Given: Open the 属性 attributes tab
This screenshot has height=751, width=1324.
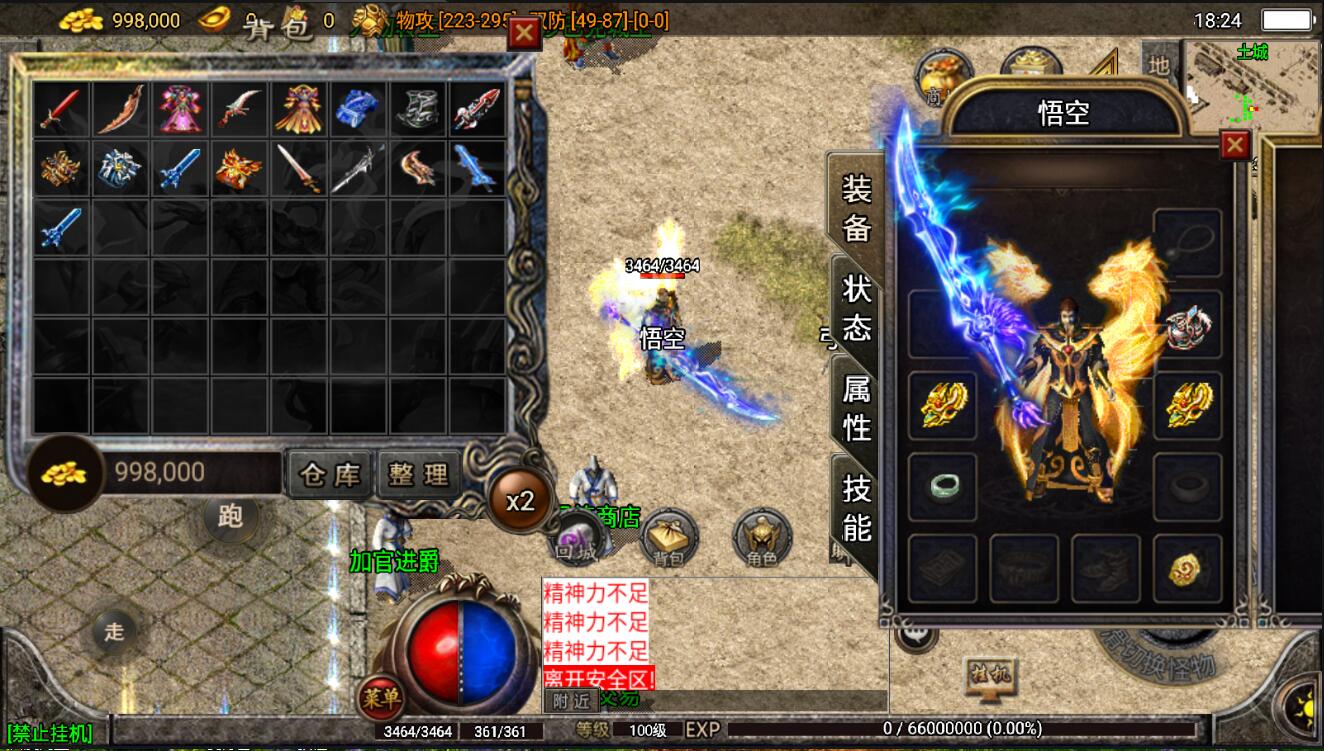Looking at the screenshot, I should click(856, 406).
